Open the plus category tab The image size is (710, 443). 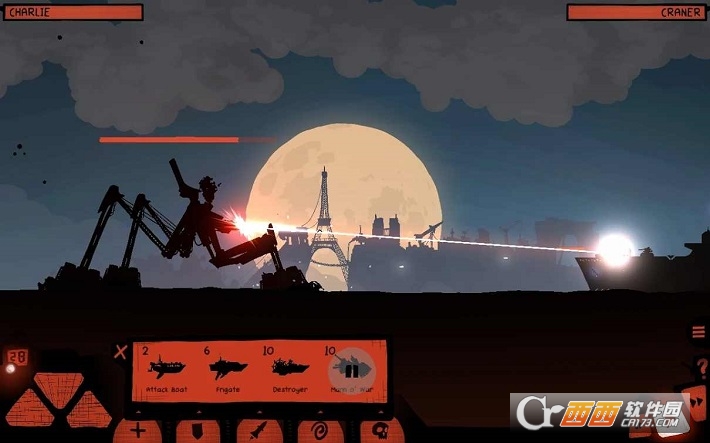(x=138, y=431)
